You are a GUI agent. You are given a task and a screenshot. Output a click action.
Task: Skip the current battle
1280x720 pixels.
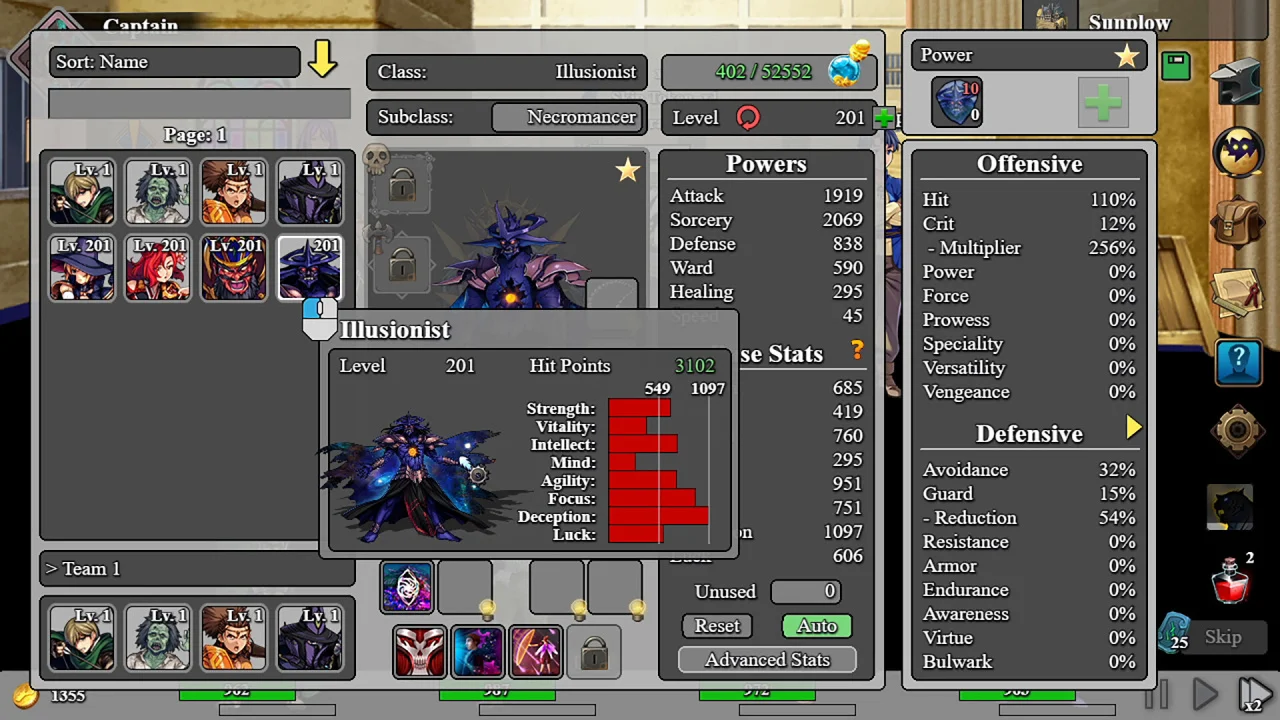[x=1222, y=637]
